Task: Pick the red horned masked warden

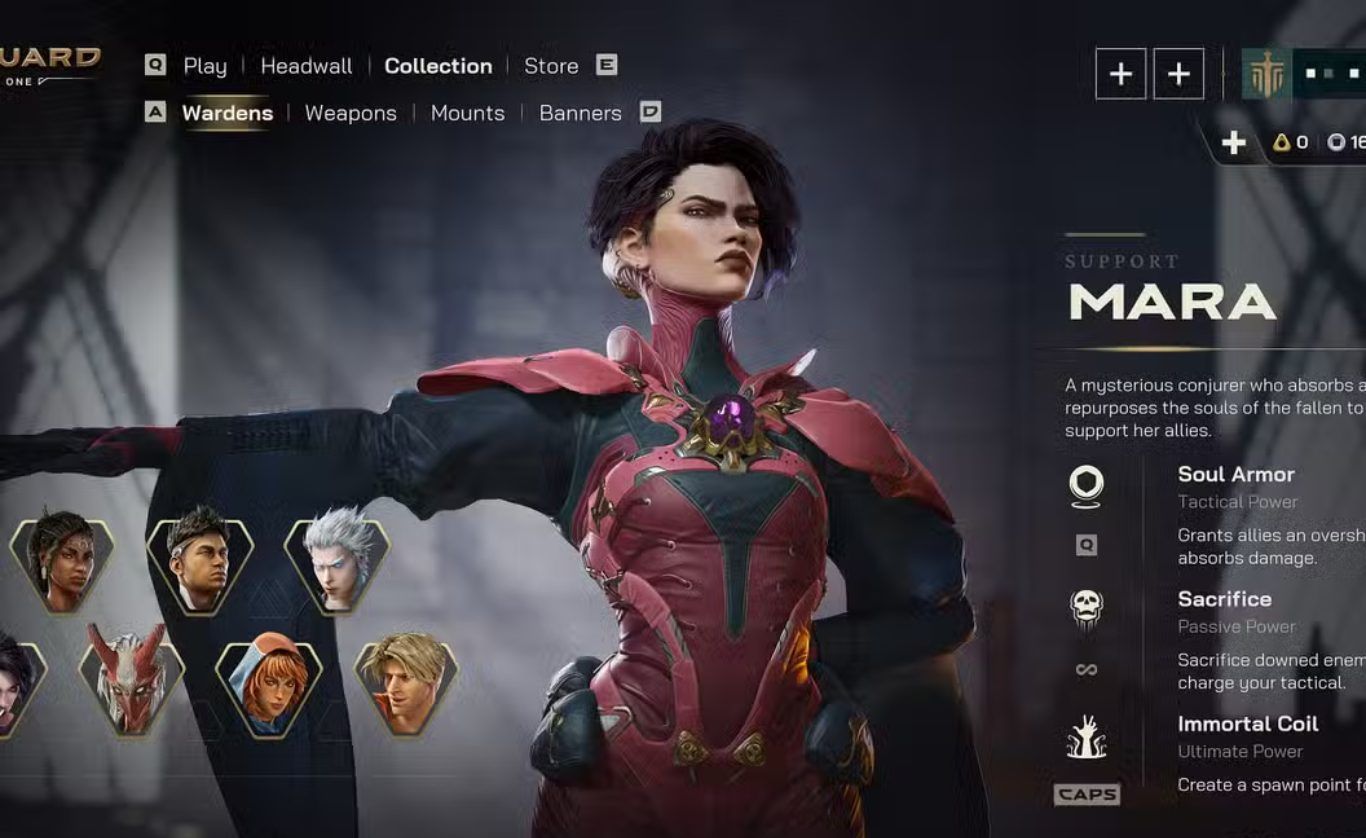Action: (x=131, y=683)
